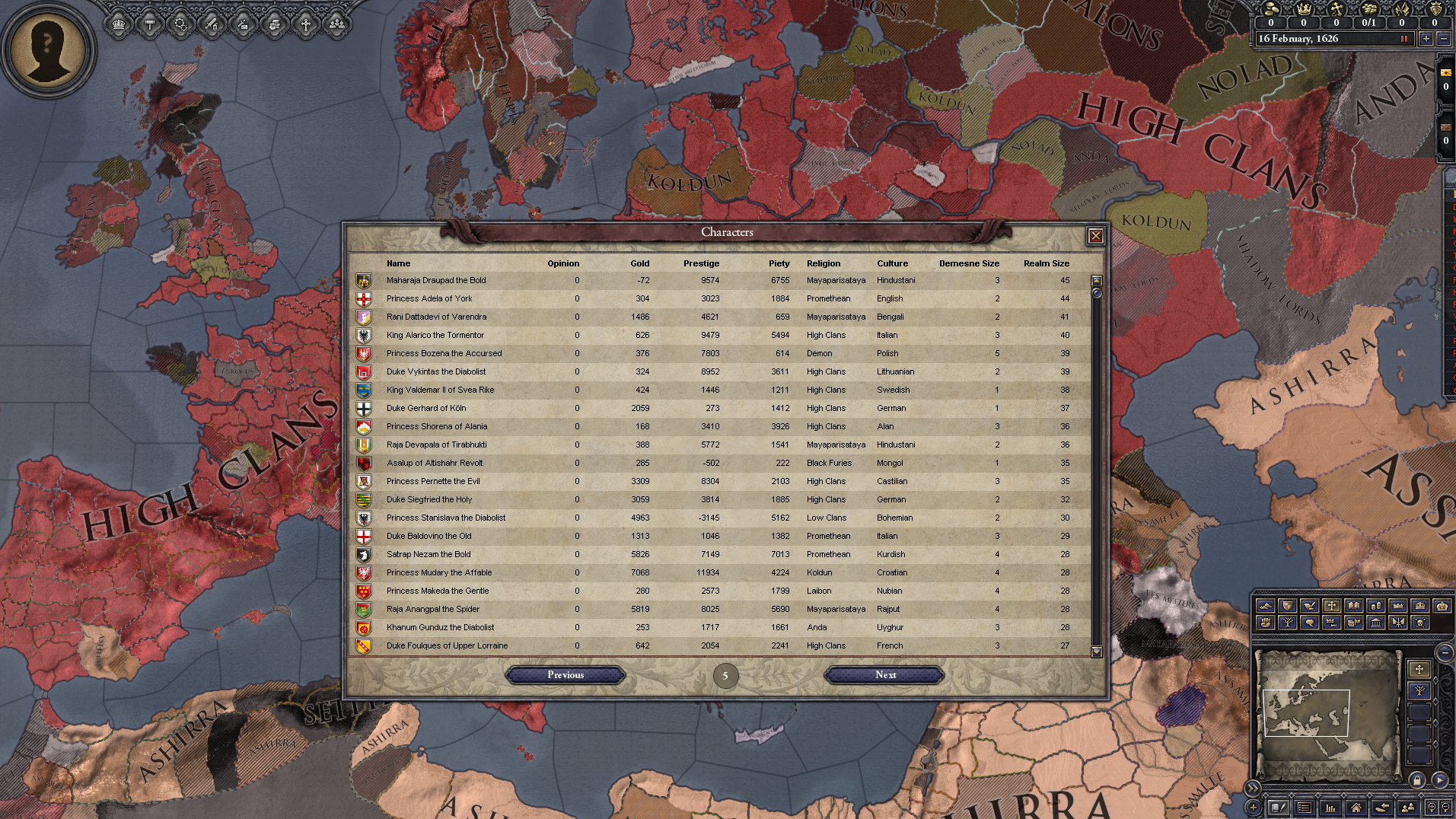
Task: Switch to the Economy map mode (coins icon)
Action: 1376,606
